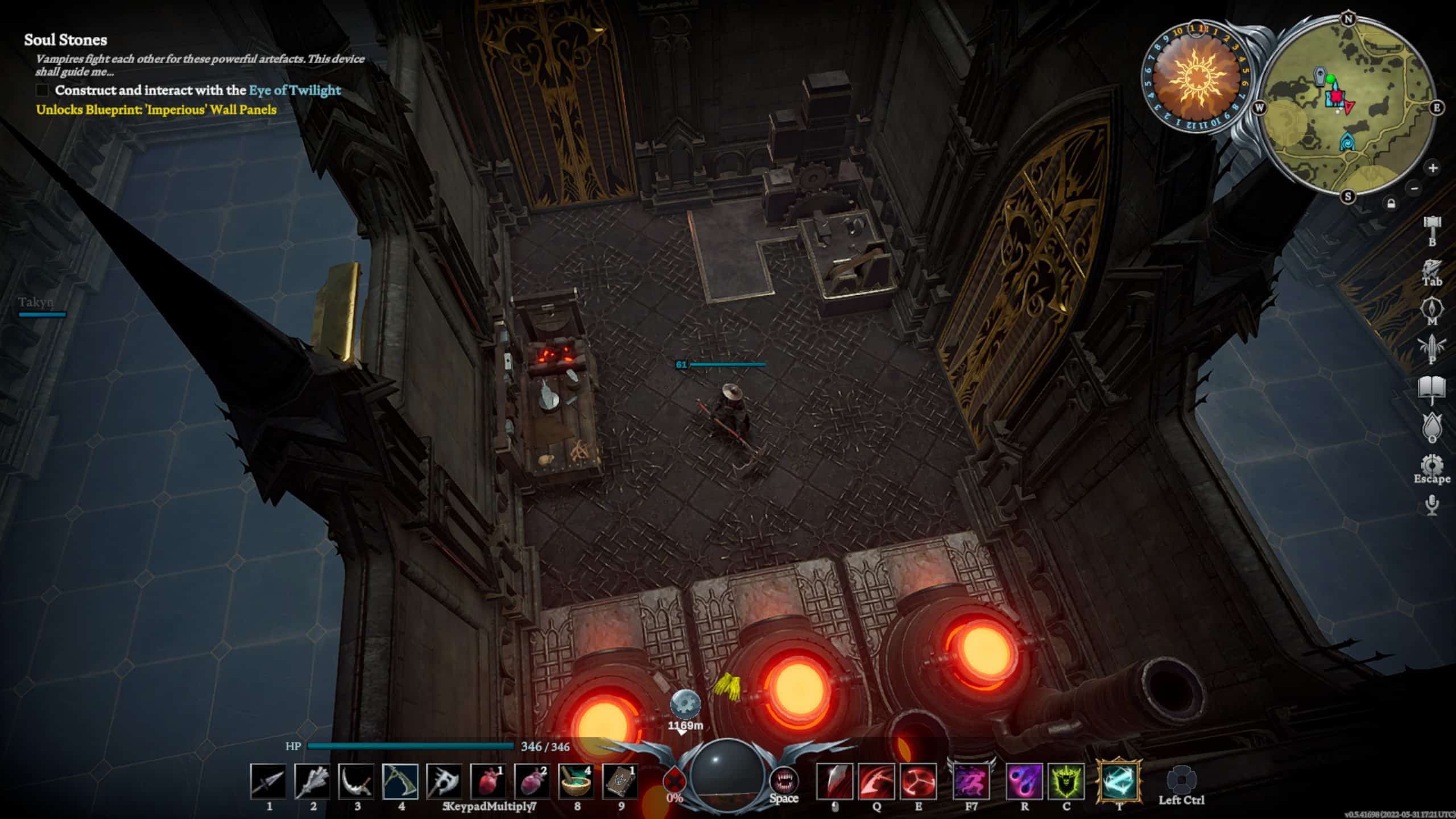Image resolution: width=1456 pixels, height=819 pixels.
Task: Trigger the gold-framed cyan ultimate ability
Action: 1119,780
